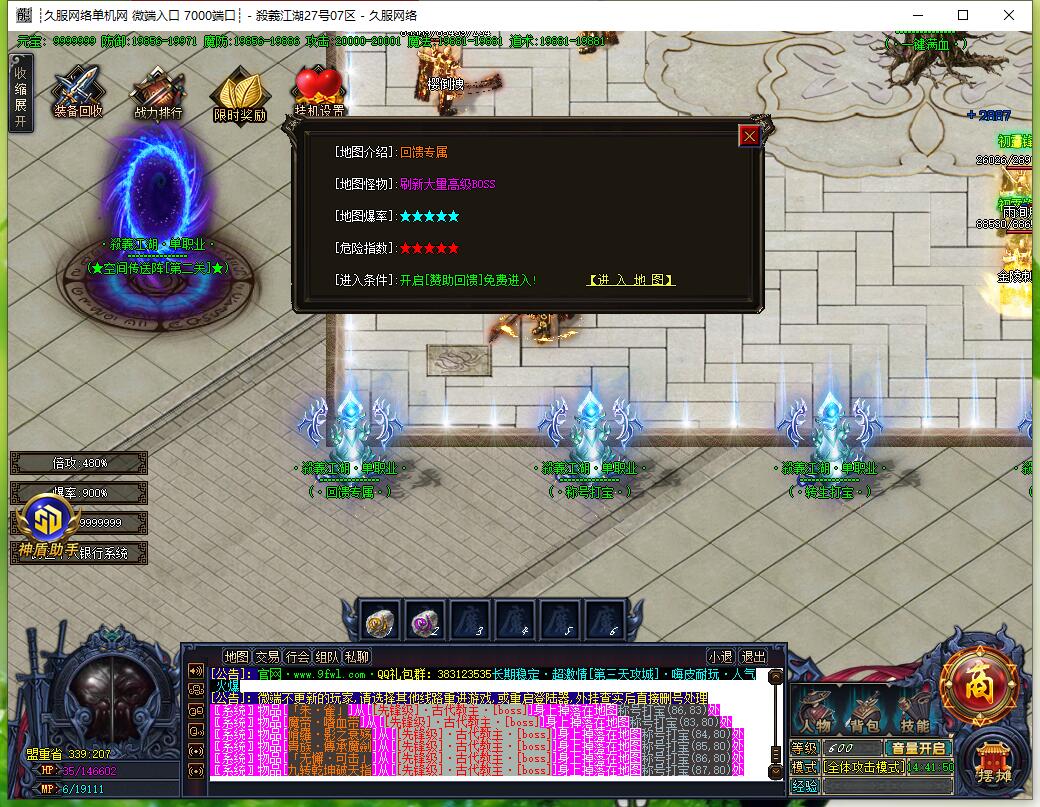This screenshot has height=807, width=1040.
Task: Open the 背包 backpack
Action: click(864, 713)
